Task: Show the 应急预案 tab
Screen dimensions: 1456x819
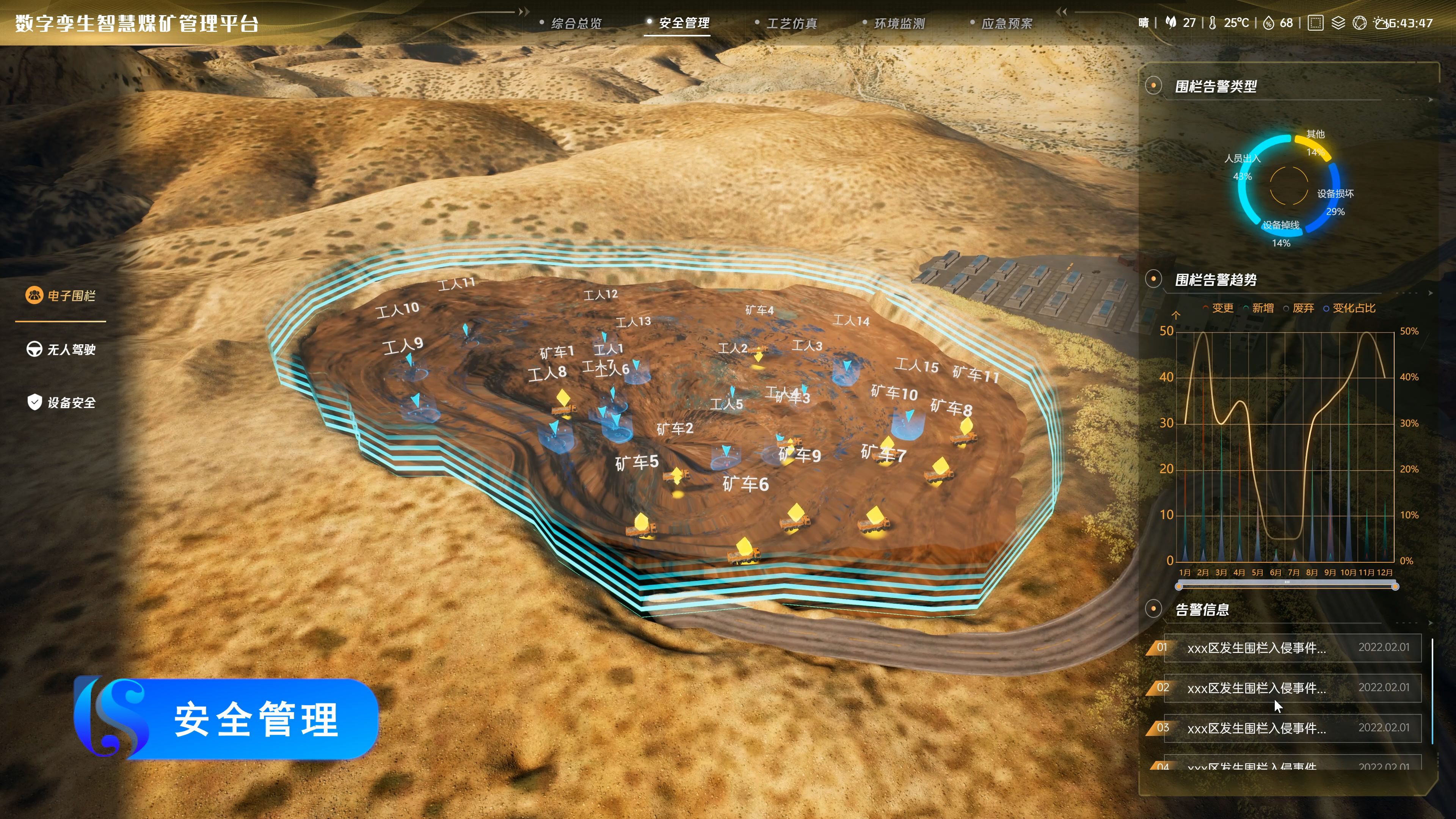Action: (1006, 23)
